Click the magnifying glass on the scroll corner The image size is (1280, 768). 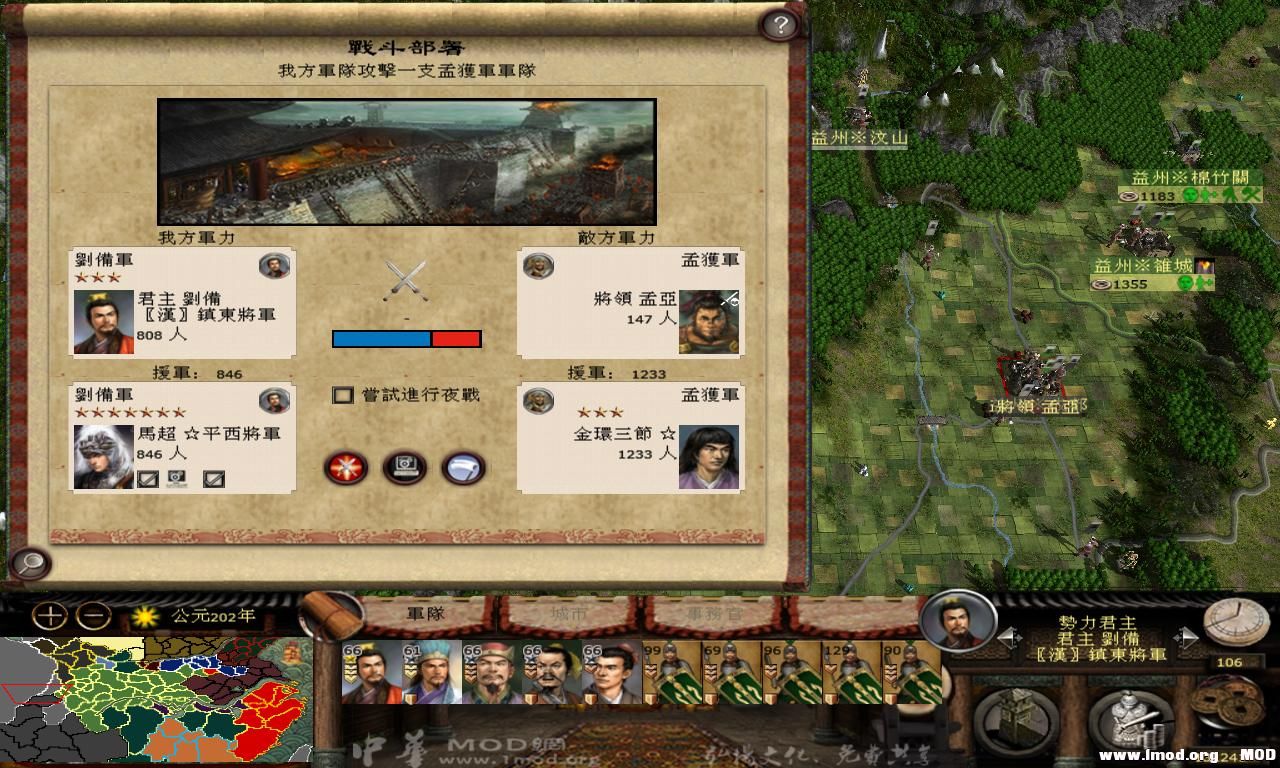click(32, 566)
